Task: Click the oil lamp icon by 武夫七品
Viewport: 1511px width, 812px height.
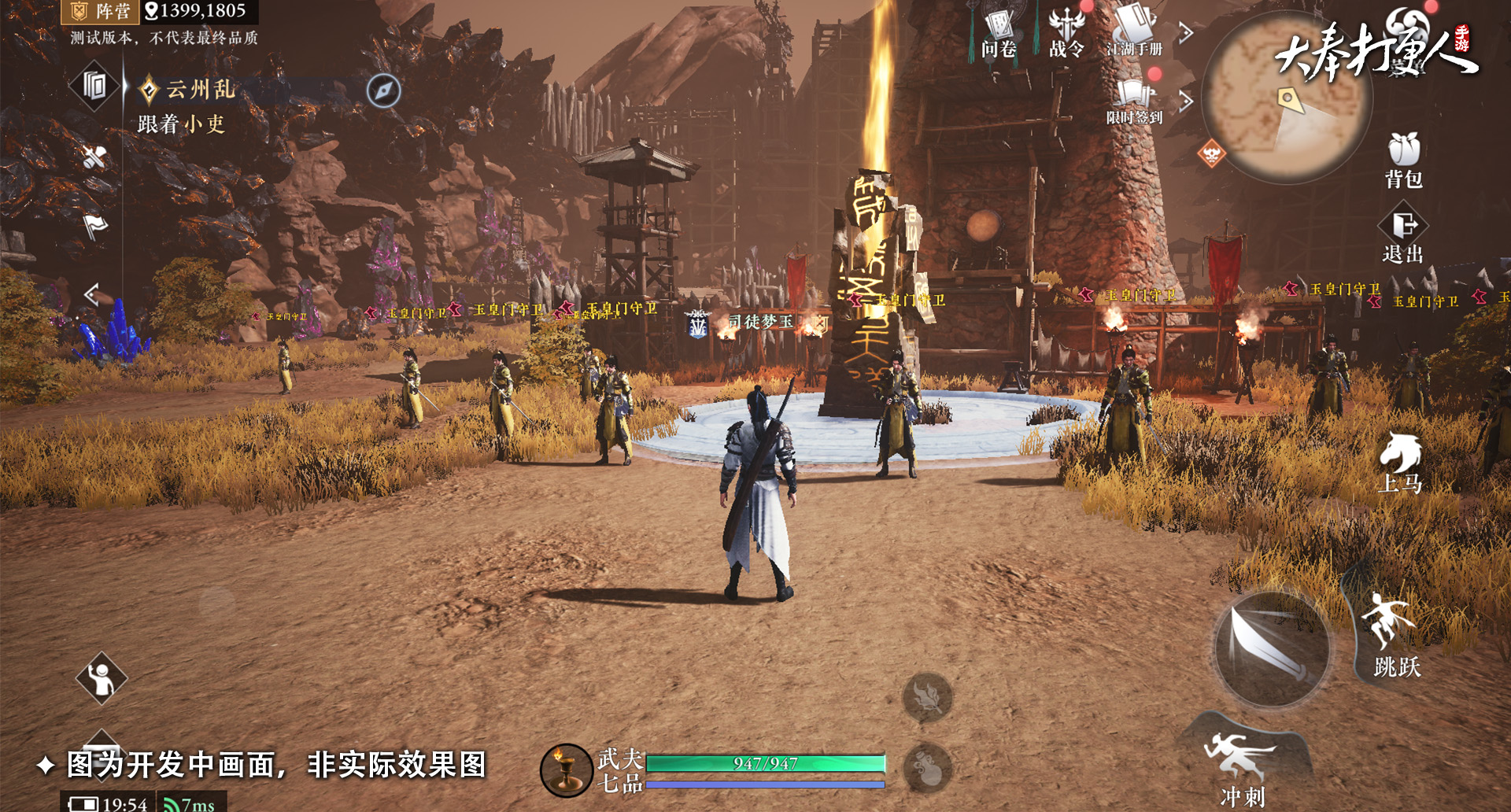Action: point(566,770)
